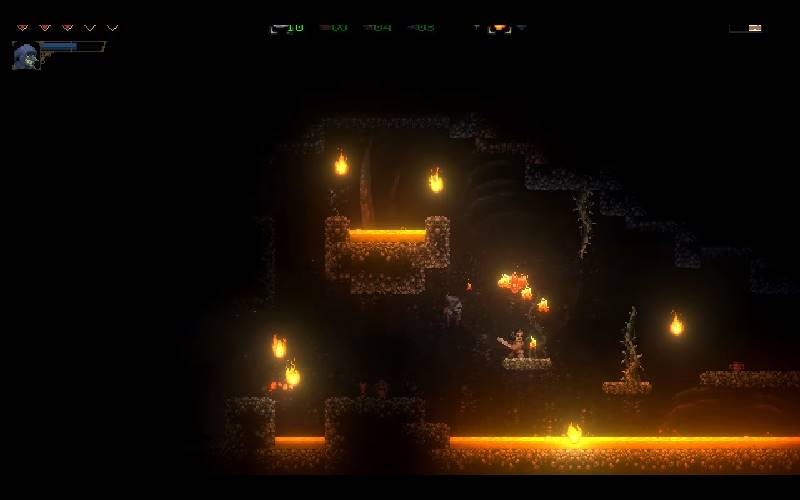Open the minimap in the top-right corner
This screenshot has height=500, width=800.
(x=746, y=27)
